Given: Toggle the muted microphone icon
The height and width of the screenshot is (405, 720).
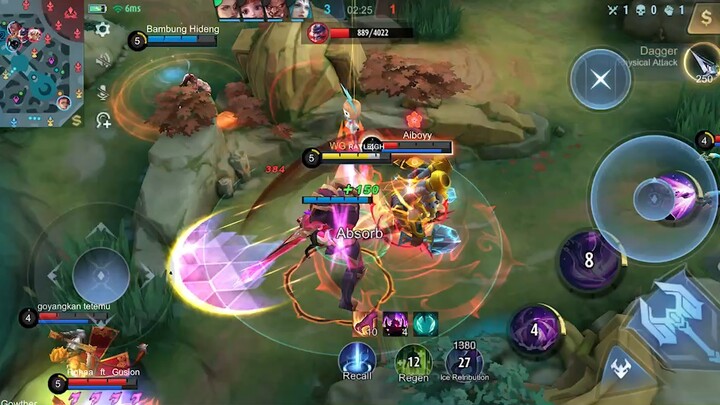Looking at the screenshot, I should 102,91.
